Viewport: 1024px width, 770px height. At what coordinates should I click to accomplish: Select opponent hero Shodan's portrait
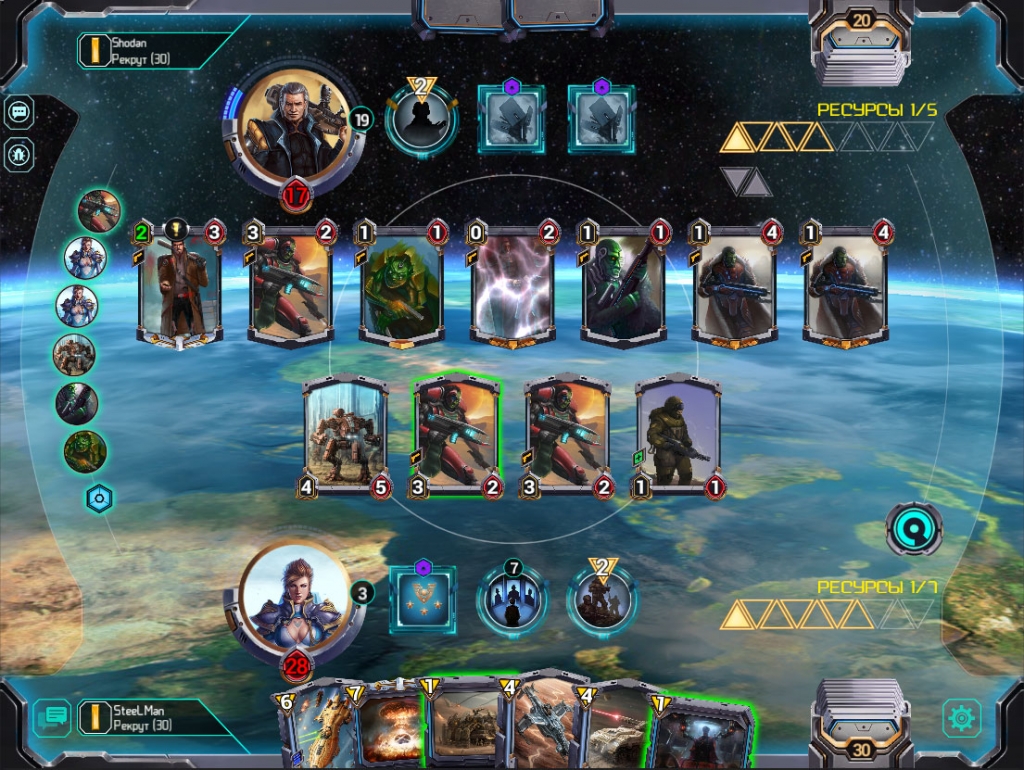coord(293,123)
